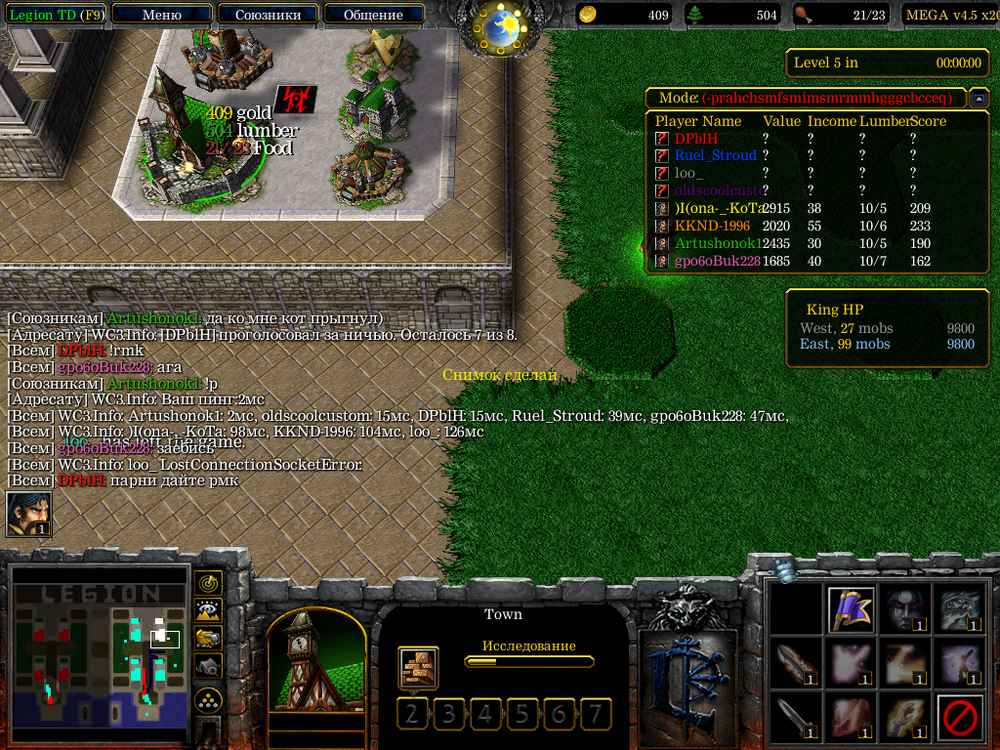The width and height of the screenshot is (1000, 750).
Task: Open the Меню button in top bar
Action: 162,15
